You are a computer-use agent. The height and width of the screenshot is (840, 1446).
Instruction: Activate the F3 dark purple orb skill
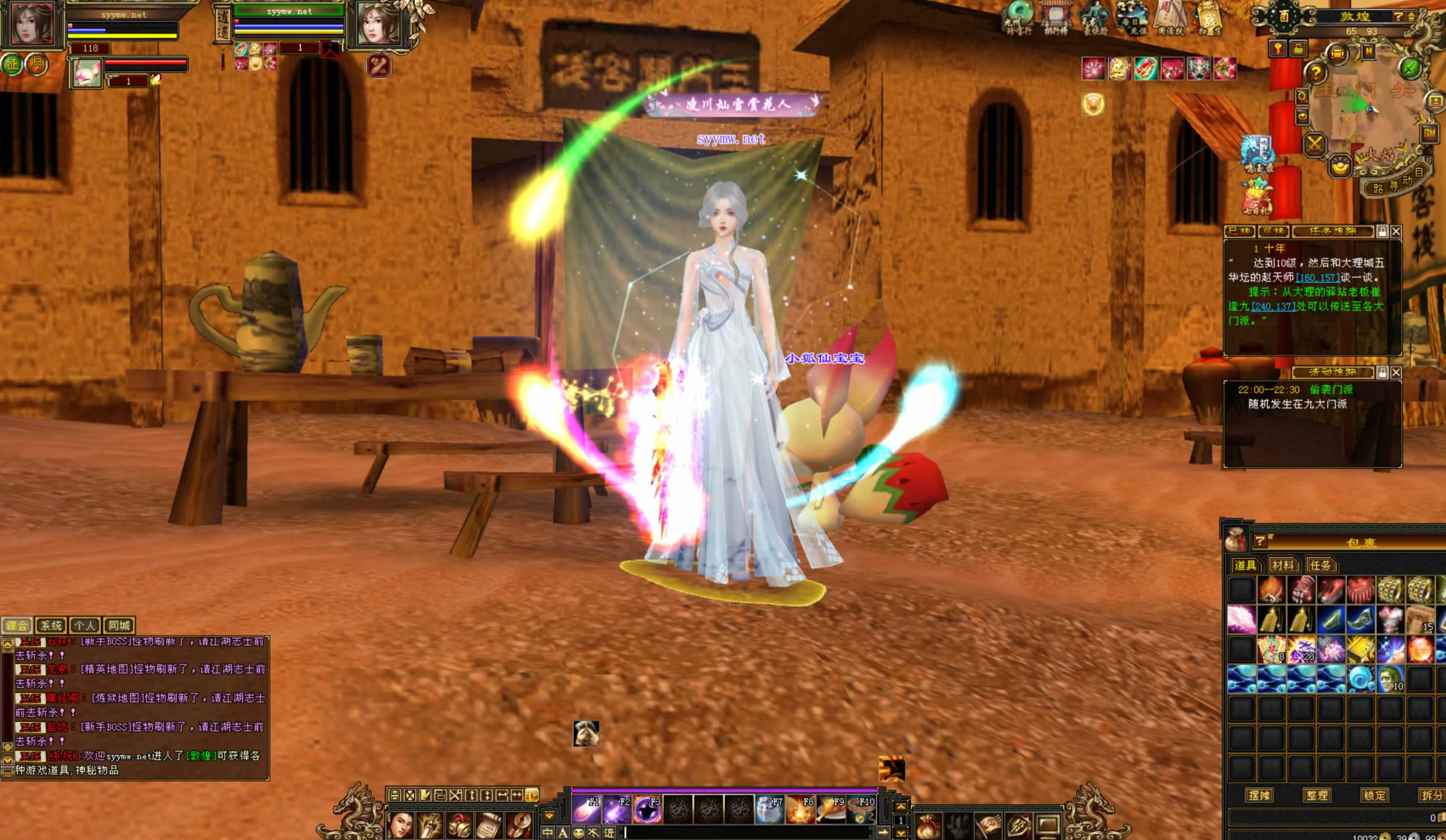[647, 809]
